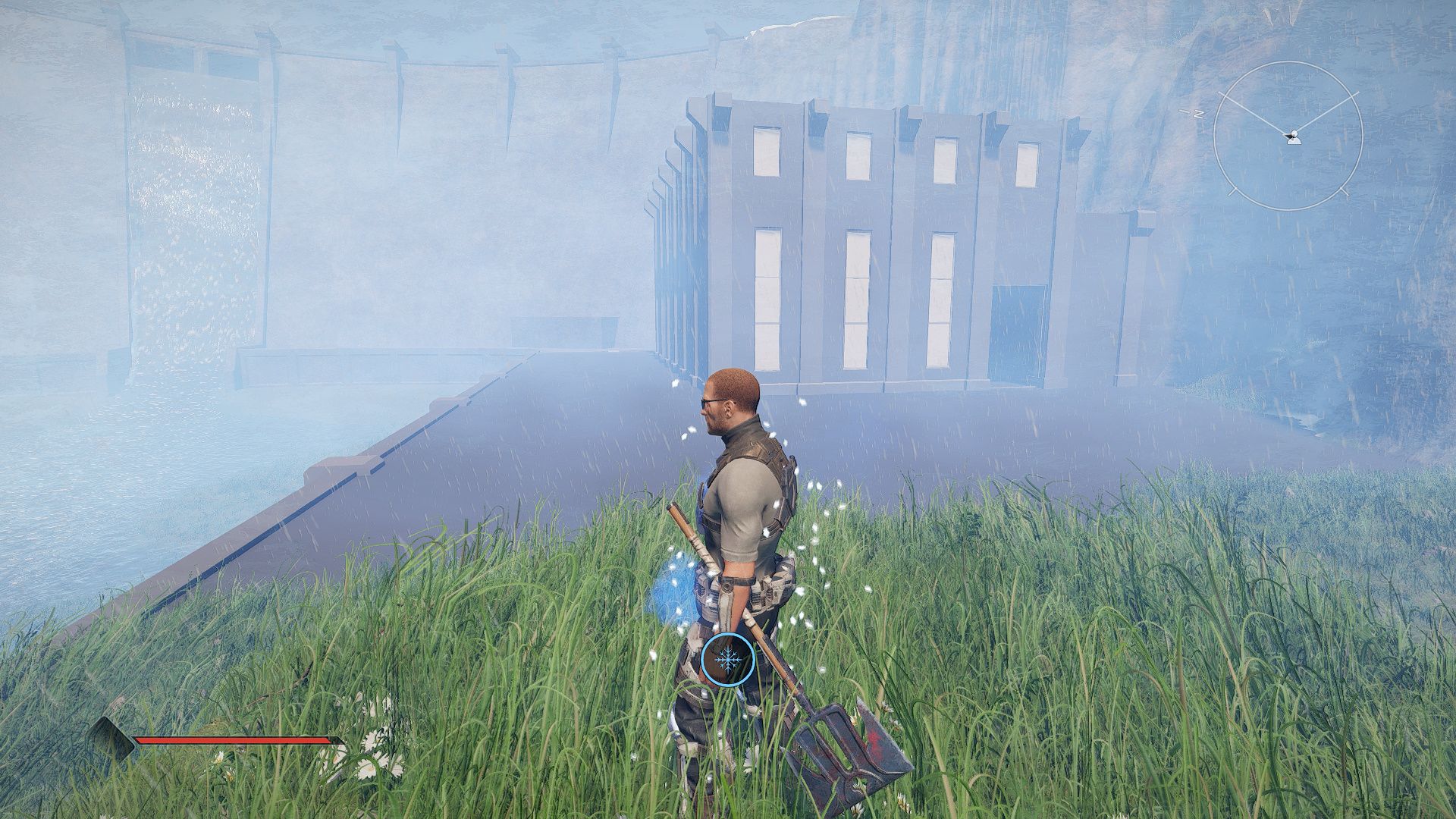The image size is (1456, 819).
Task: Click the red health bar
Action: [233, 740]
